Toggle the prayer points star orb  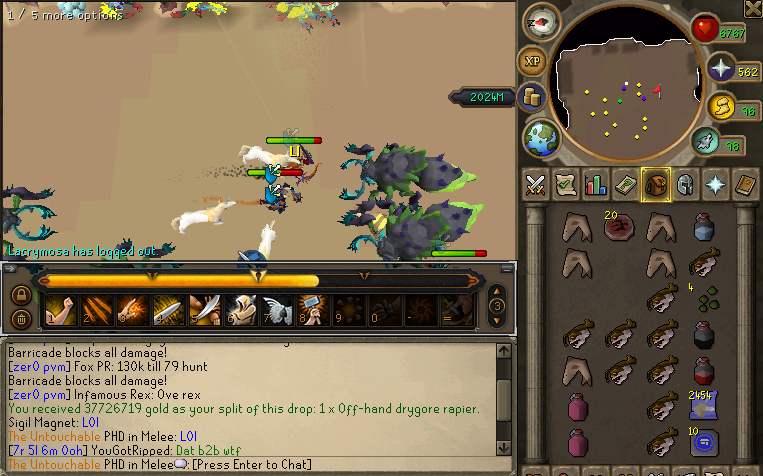720,68
